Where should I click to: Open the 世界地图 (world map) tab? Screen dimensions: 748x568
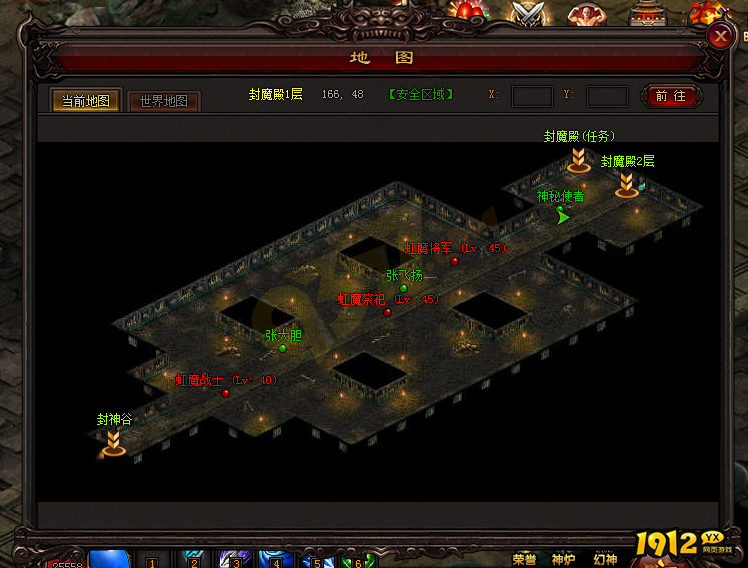click(x=164, y=101)
